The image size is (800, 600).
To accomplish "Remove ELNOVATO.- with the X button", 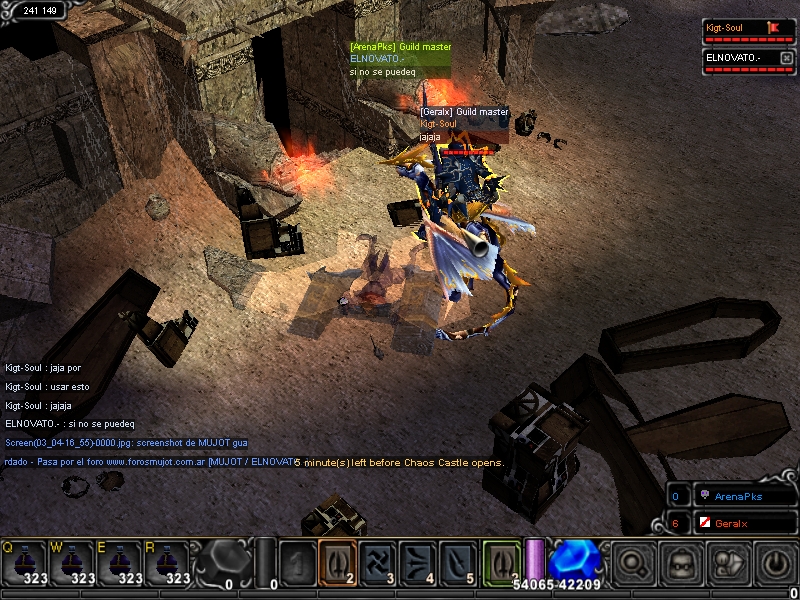I will (786, 58).
